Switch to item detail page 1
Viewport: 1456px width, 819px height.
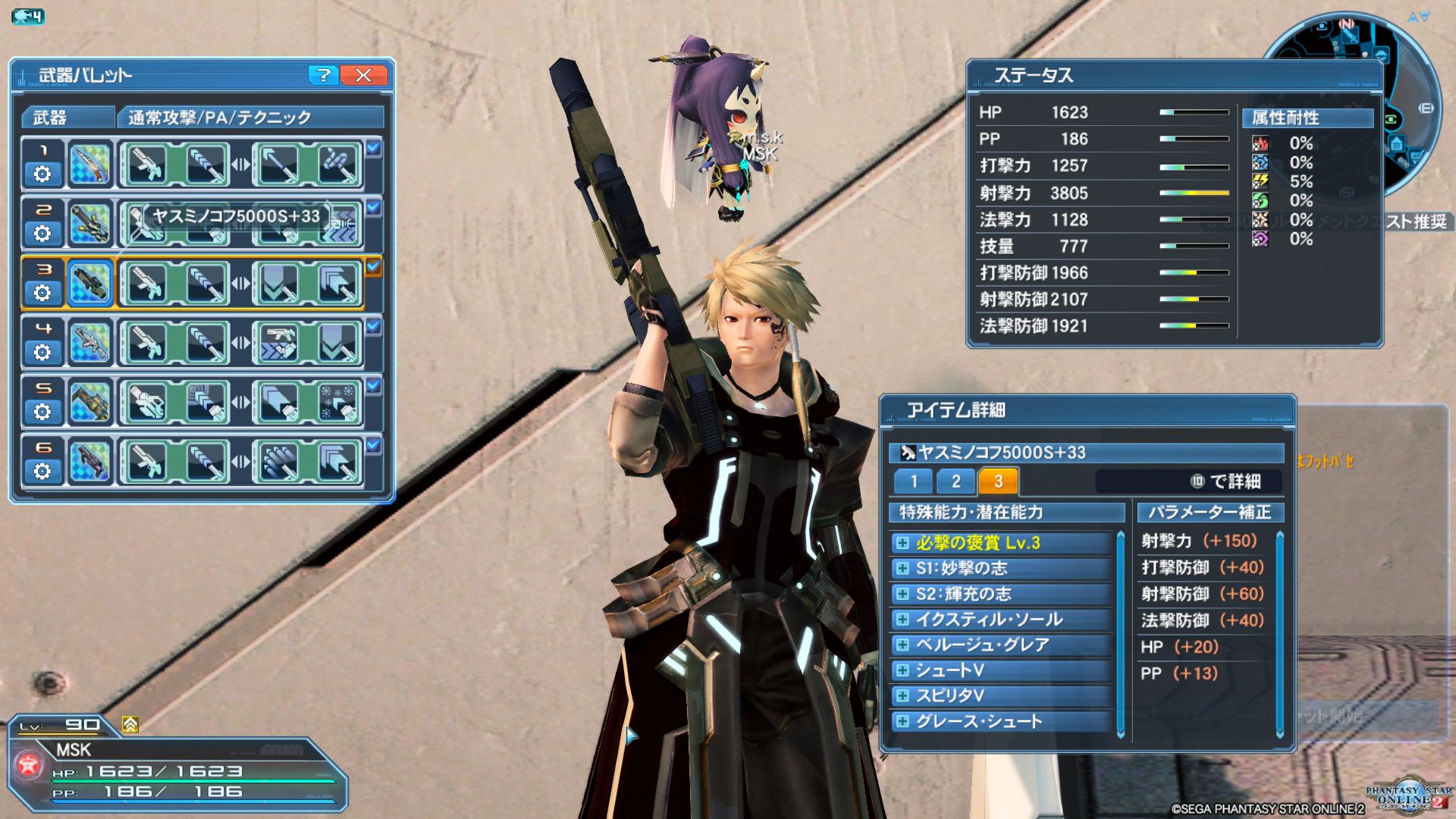point(914,481)
